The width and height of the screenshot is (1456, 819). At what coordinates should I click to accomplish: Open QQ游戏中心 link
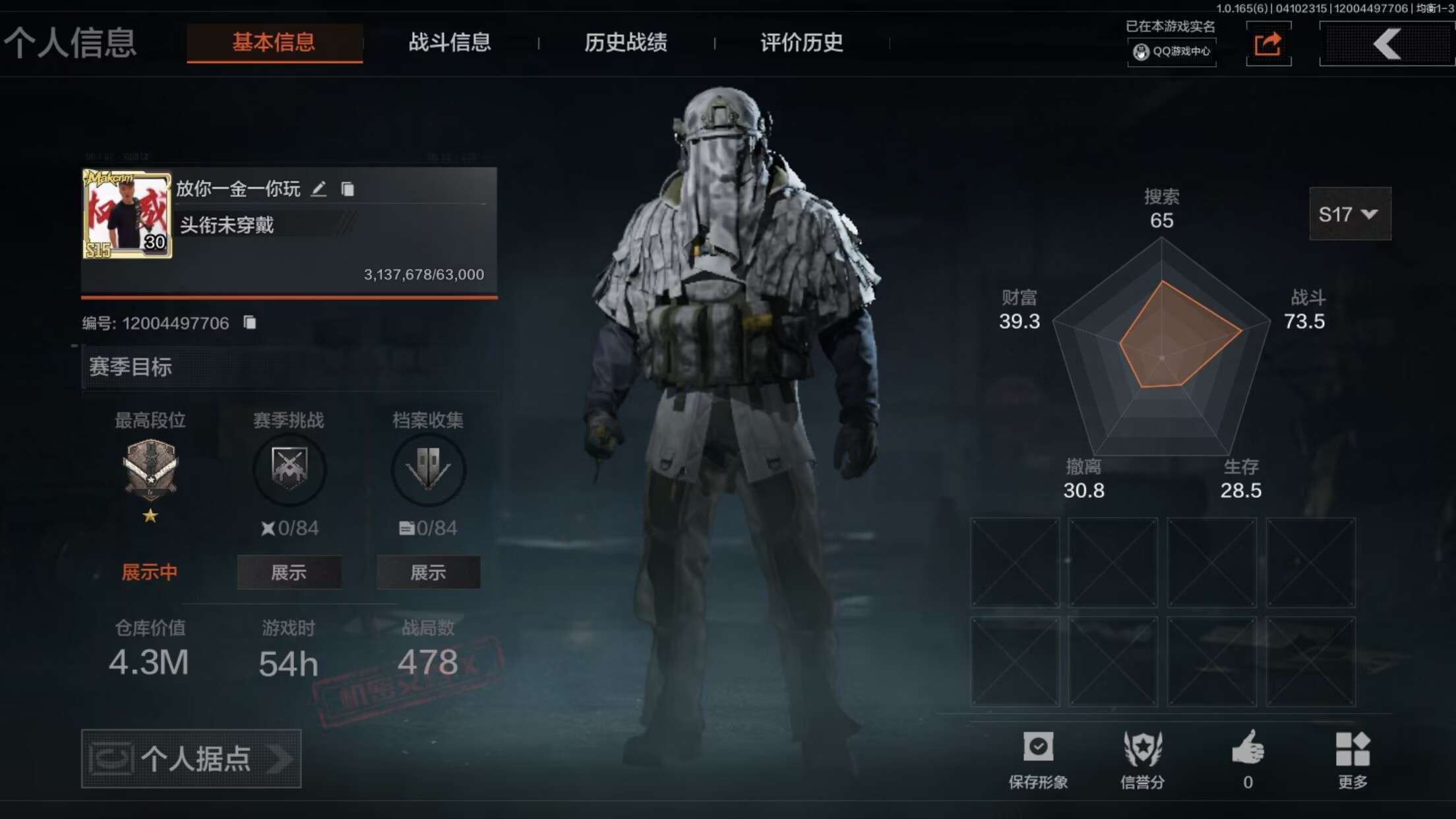(x=1172, y=51)
